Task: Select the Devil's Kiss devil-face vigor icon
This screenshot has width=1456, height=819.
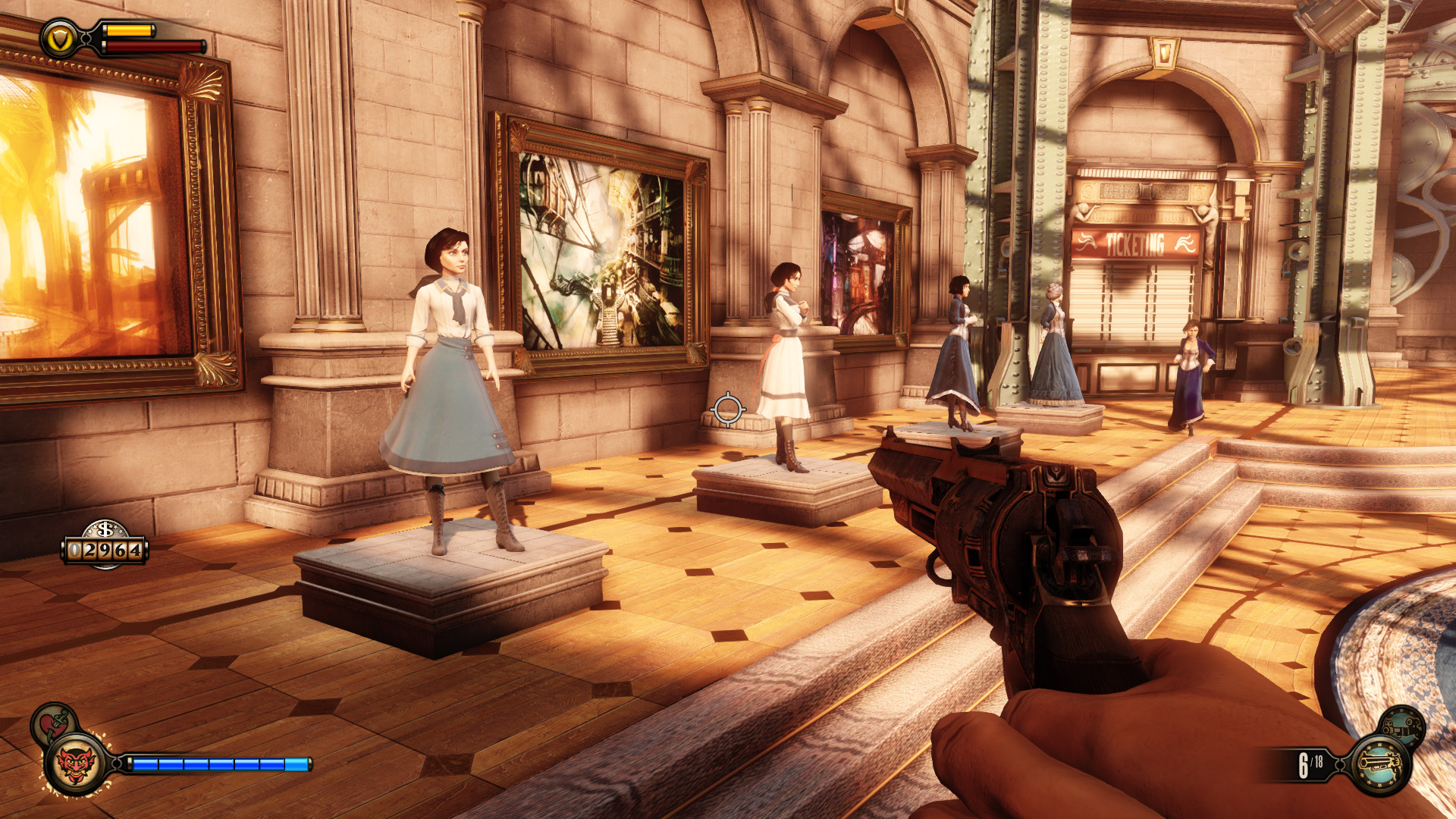Action: (x=76, y=764)
